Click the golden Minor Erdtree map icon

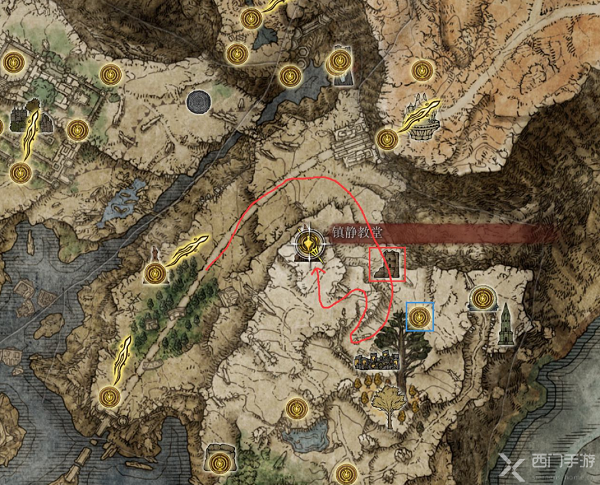[x=386, y=405]
